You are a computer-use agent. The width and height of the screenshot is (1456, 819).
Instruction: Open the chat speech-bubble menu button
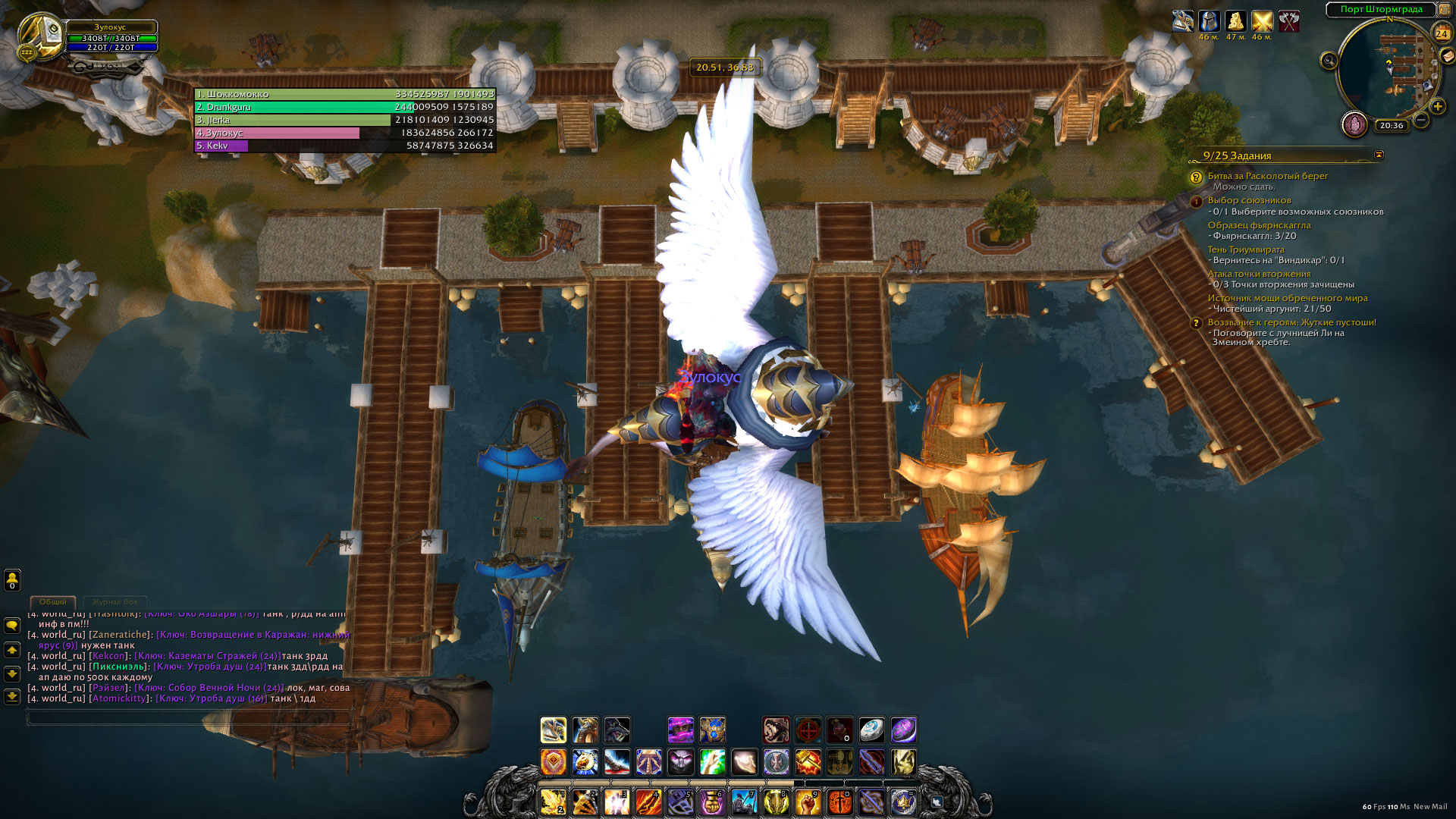tap(12, 626)
